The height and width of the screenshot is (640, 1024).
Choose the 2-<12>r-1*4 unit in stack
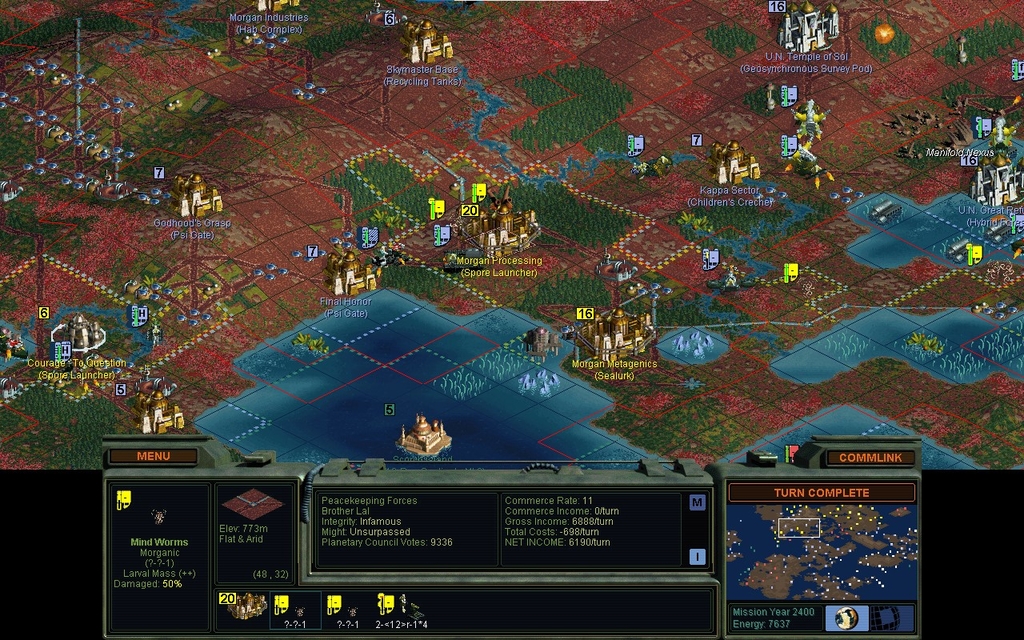pos(400,608)
